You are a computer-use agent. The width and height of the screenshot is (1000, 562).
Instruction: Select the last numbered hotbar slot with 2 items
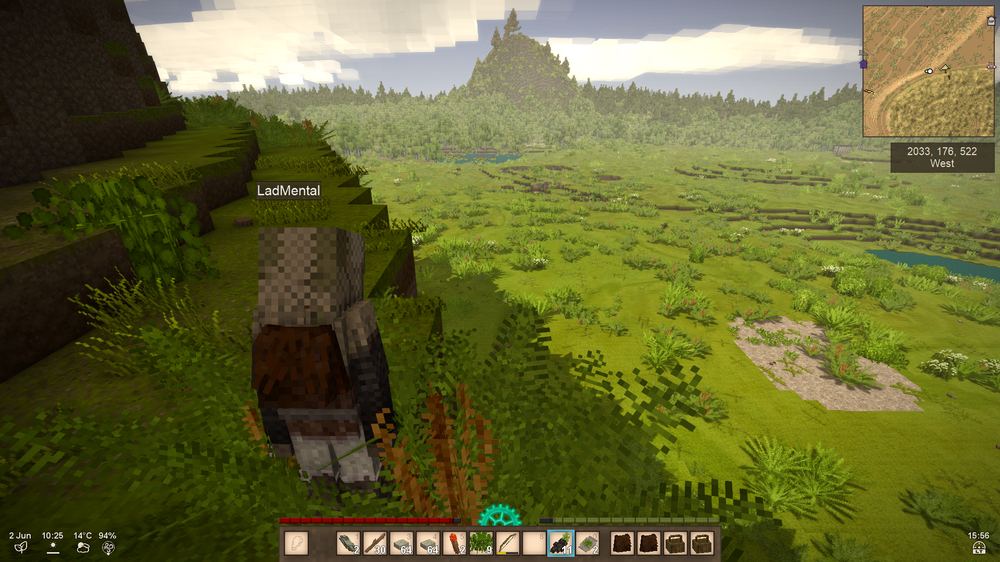(x=588, y=543)
